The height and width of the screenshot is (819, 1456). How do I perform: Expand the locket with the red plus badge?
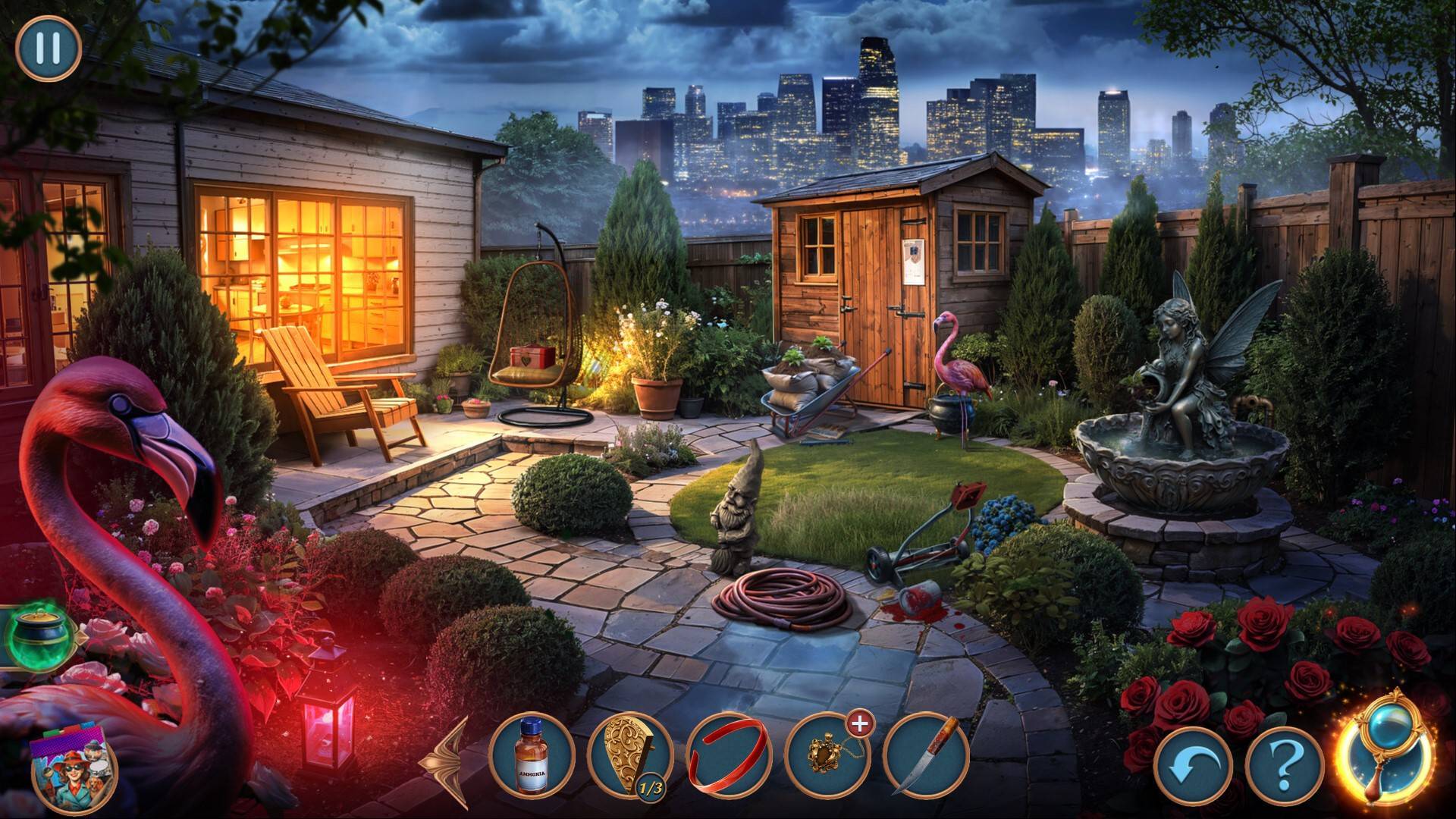click(859, 725)
